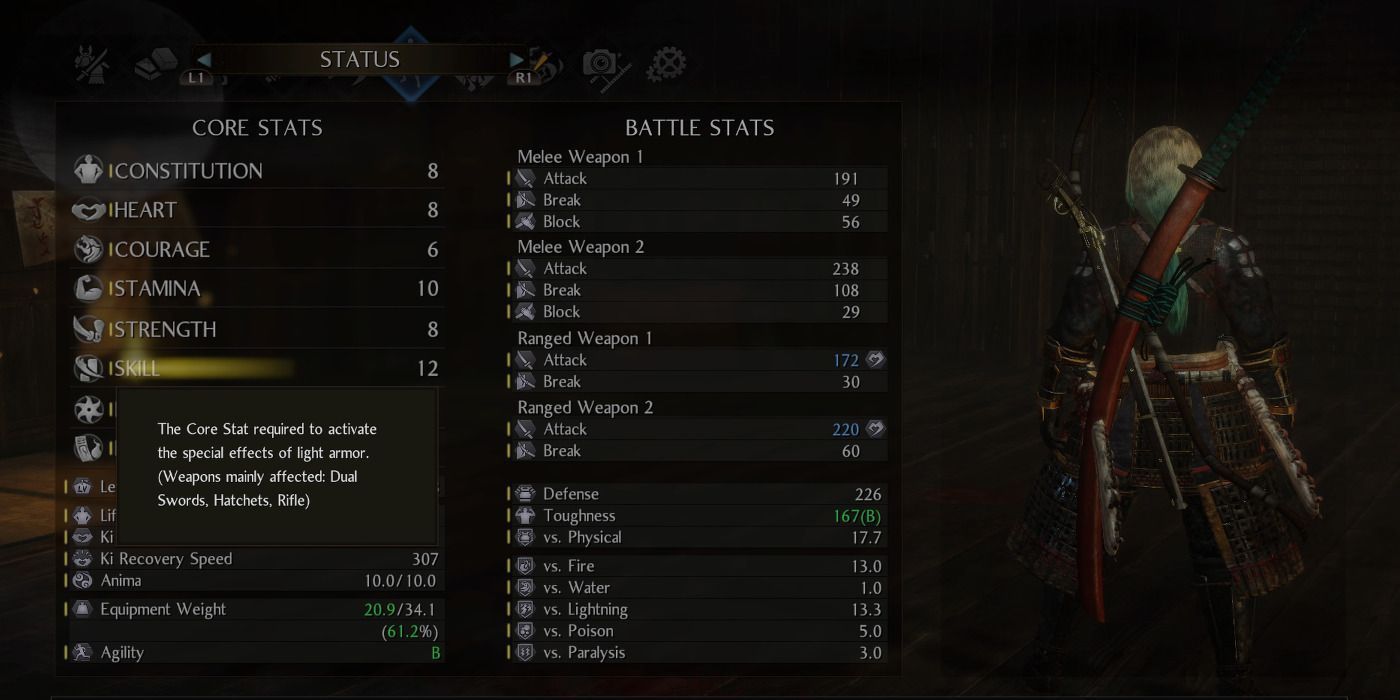Select the Heart core stat row

(257, 210)
